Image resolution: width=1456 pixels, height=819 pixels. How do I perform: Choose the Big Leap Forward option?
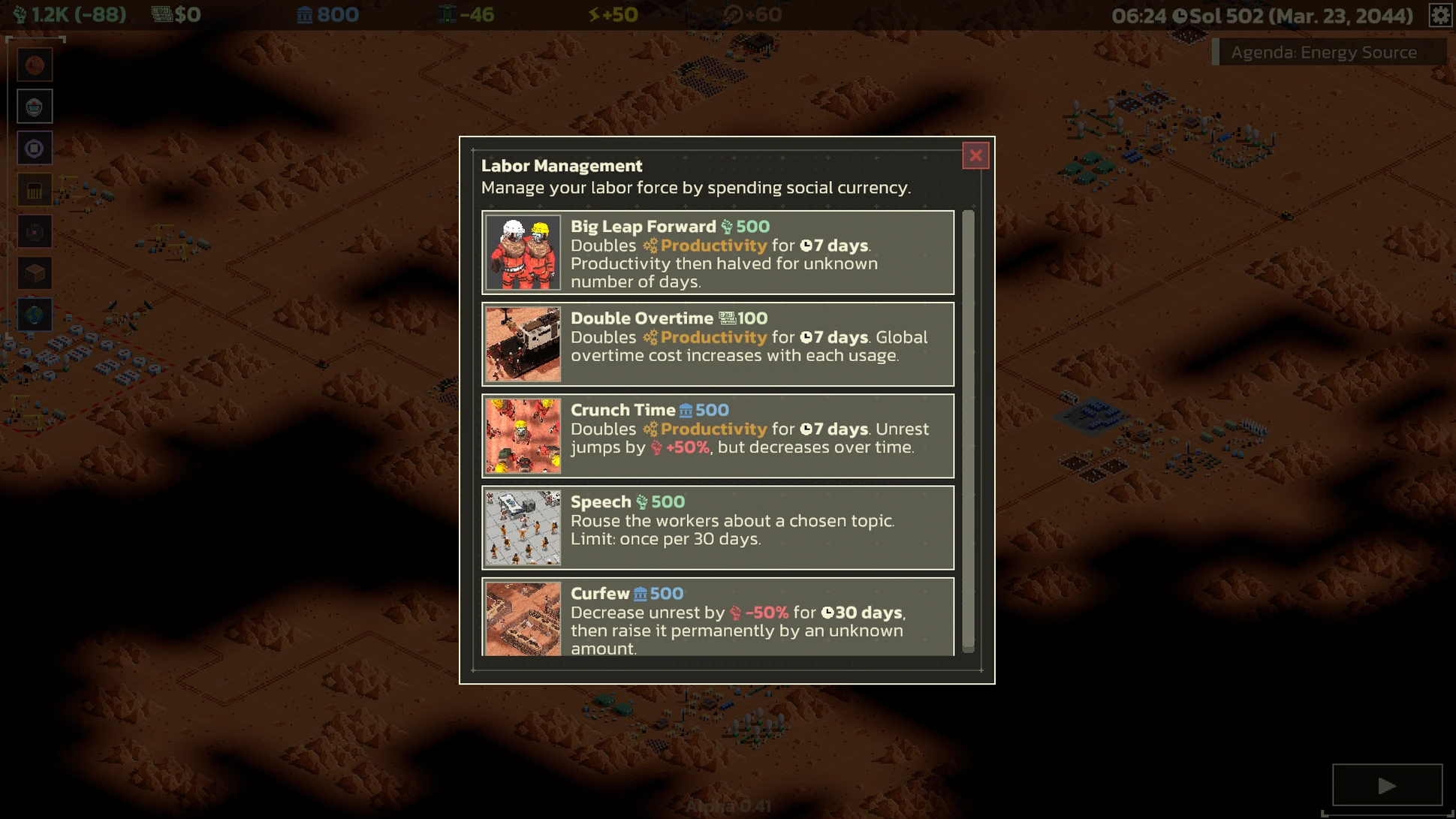pyautogui.click(x=718, y=253)
